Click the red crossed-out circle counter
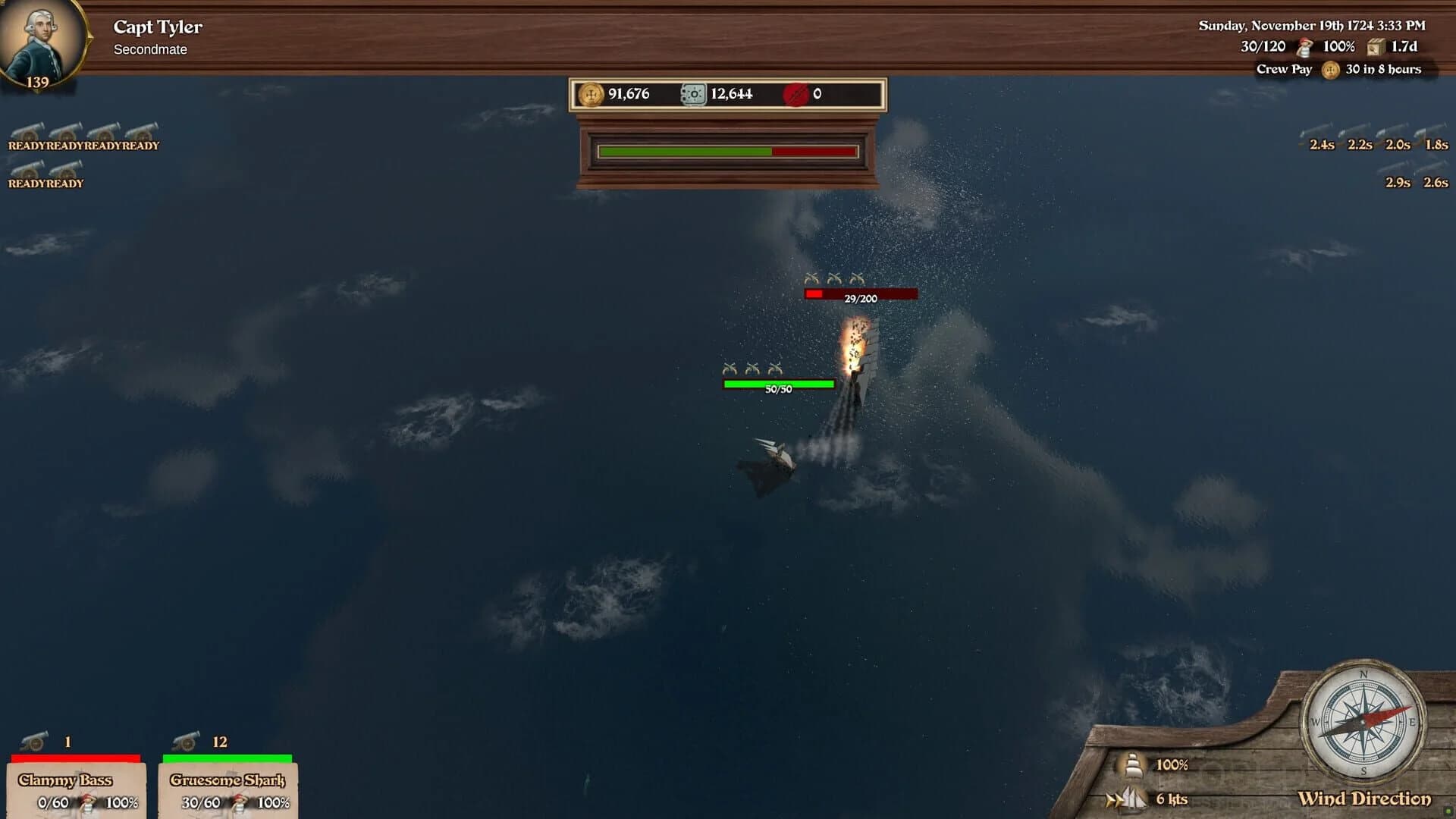Viewport: 1456px width, 819px height. point(797,94)
